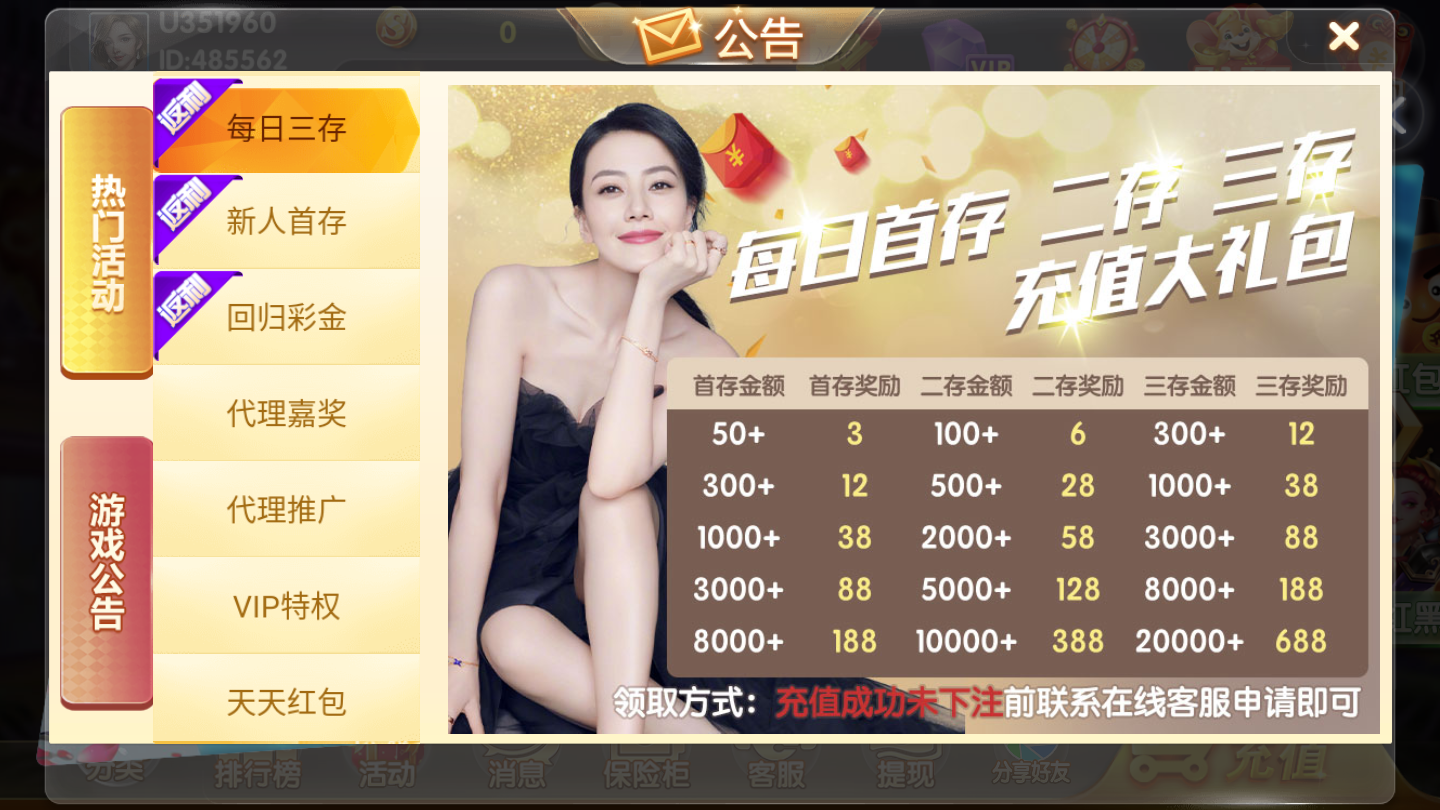This screenshot has height=810, width=1440.
Task: Open the 新人首存 menu entry
Action: (x=287, y=222)
